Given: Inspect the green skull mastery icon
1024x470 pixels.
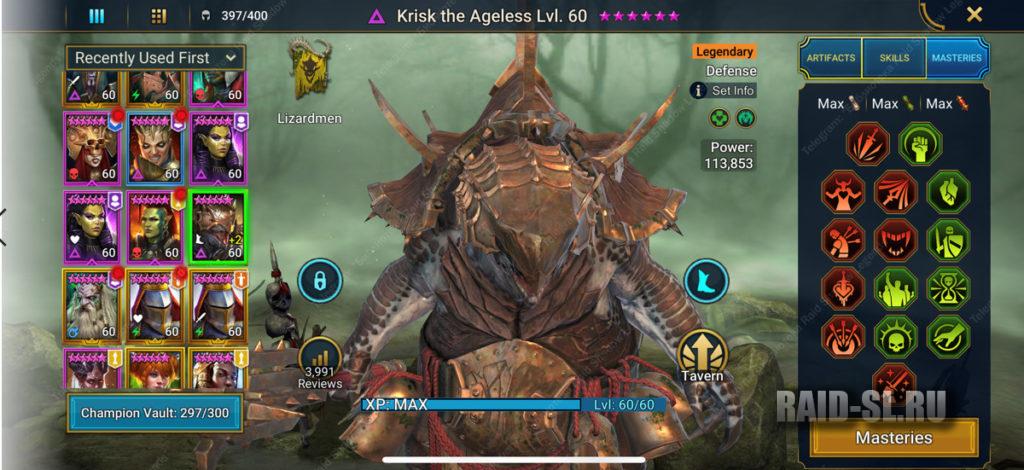Looking at the screenshot, I should (x=896, y=336).
